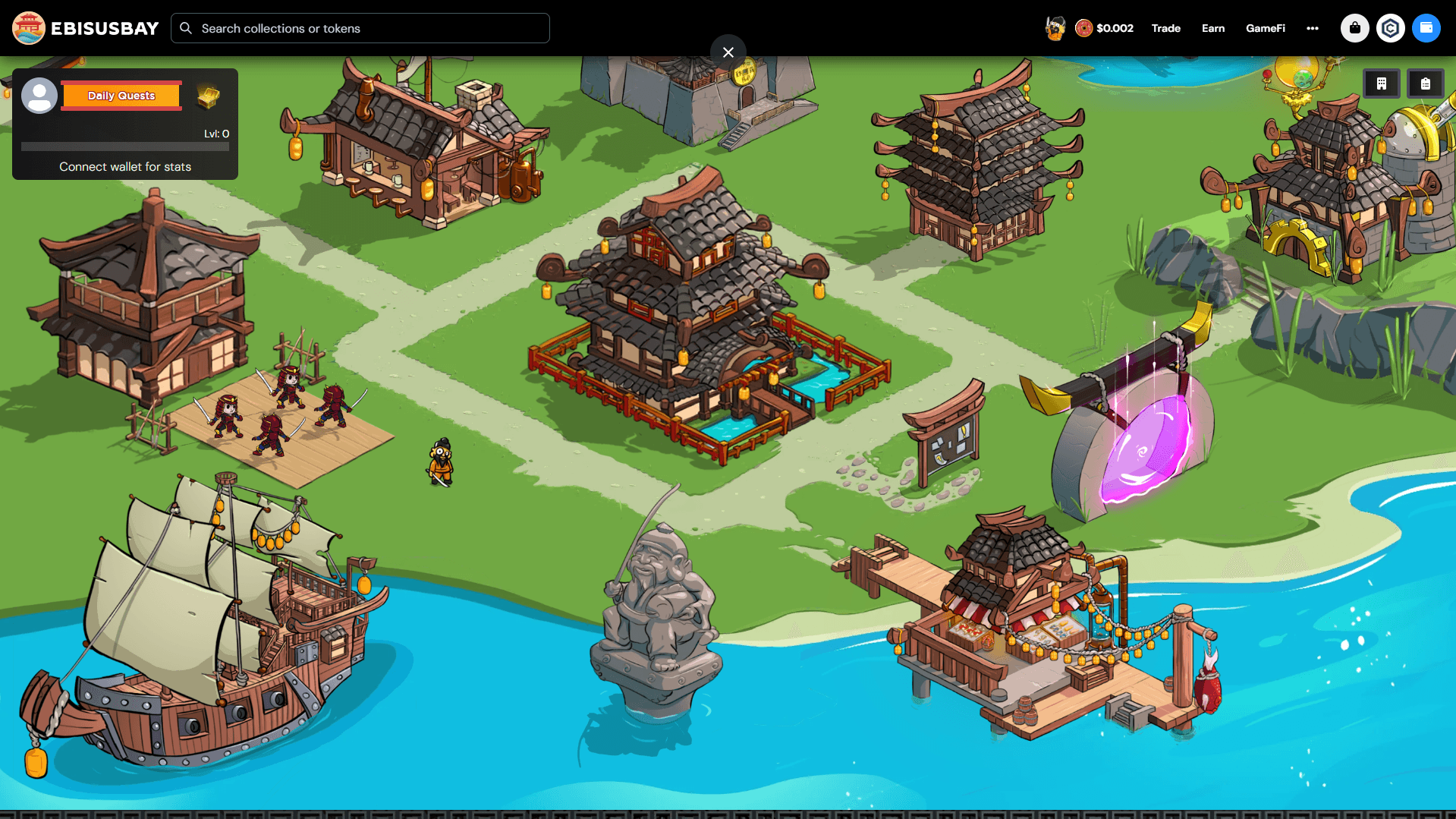Open the building icon button
The image size is (1456, 819).
pyautogui.click(x=1382, y=84)
